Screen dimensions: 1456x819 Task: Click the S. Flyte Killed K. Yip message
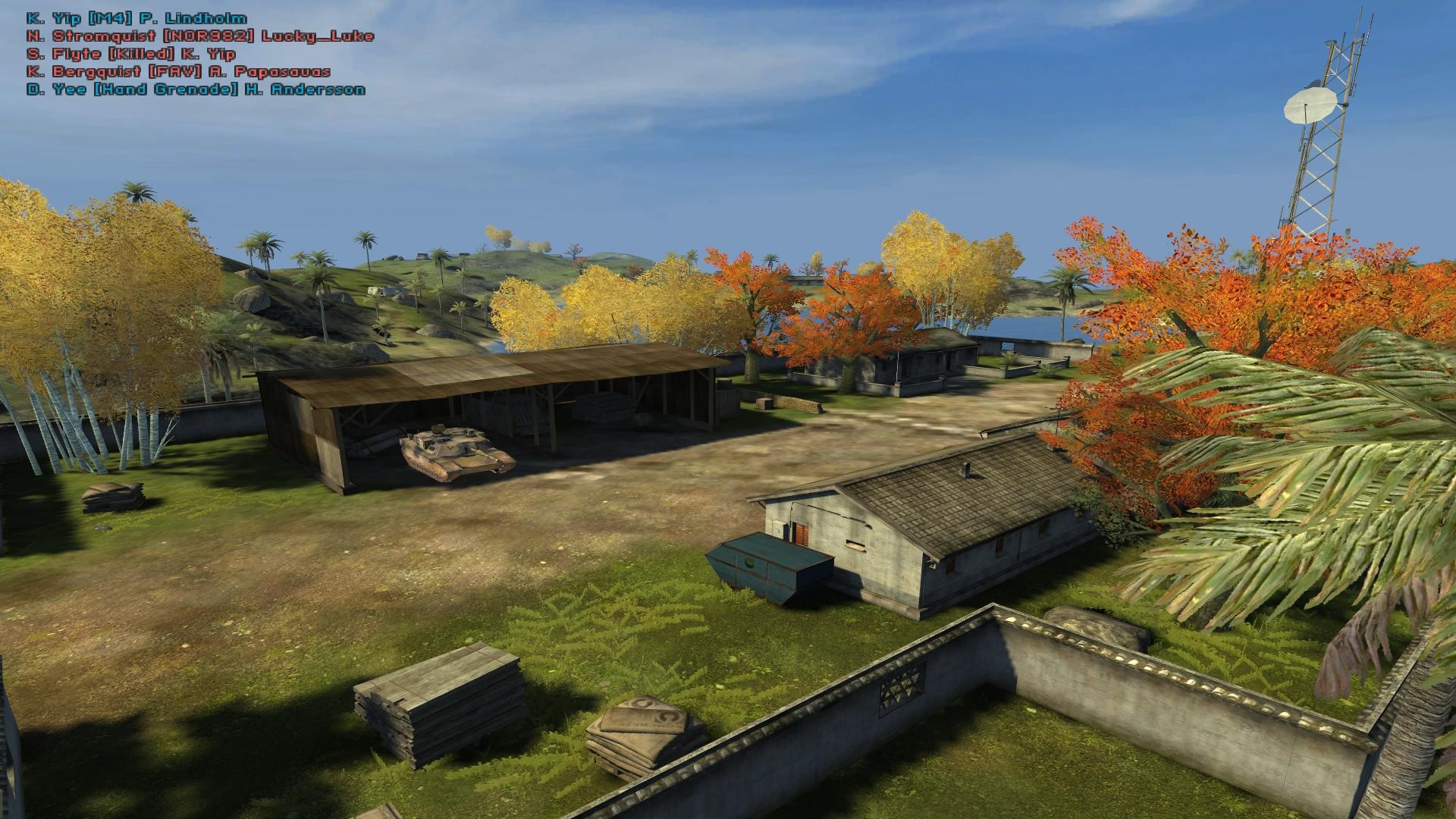click(130, 53)
